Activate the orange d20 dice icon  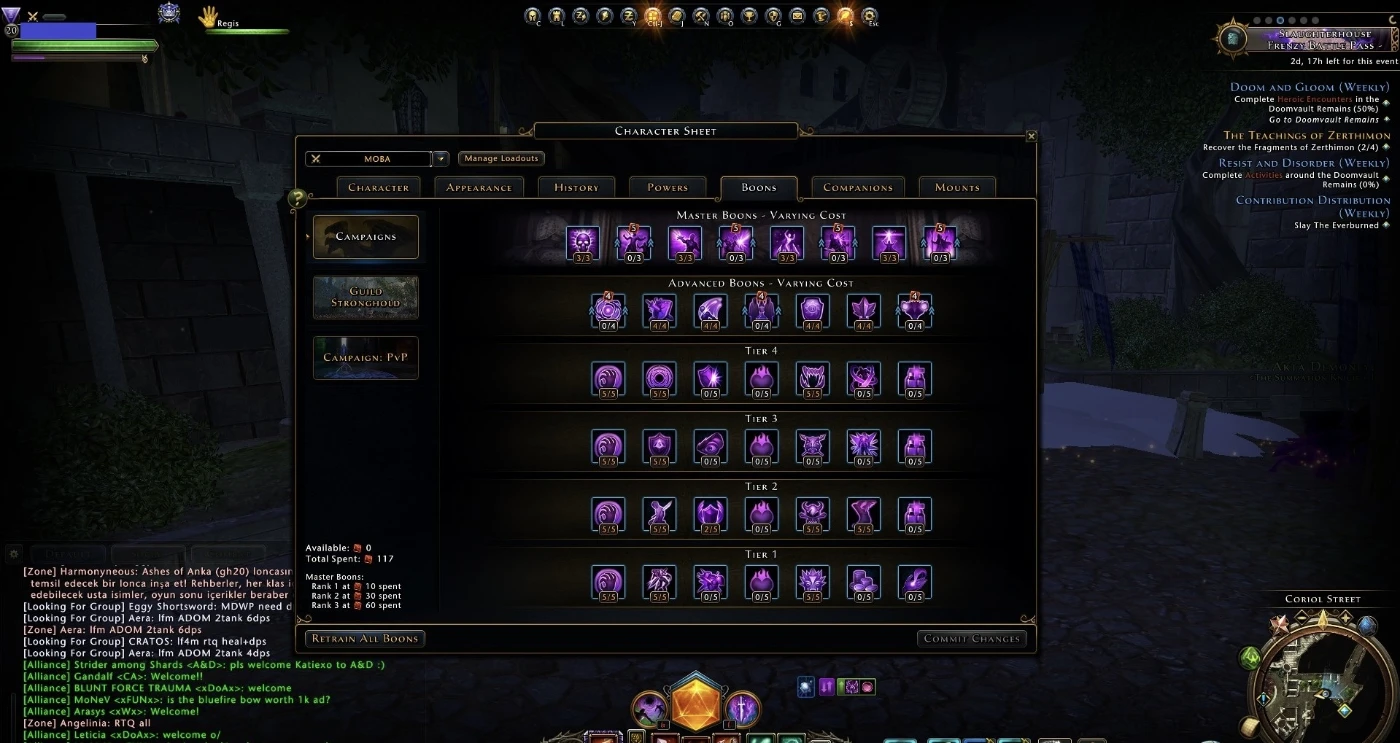(696, 704)
